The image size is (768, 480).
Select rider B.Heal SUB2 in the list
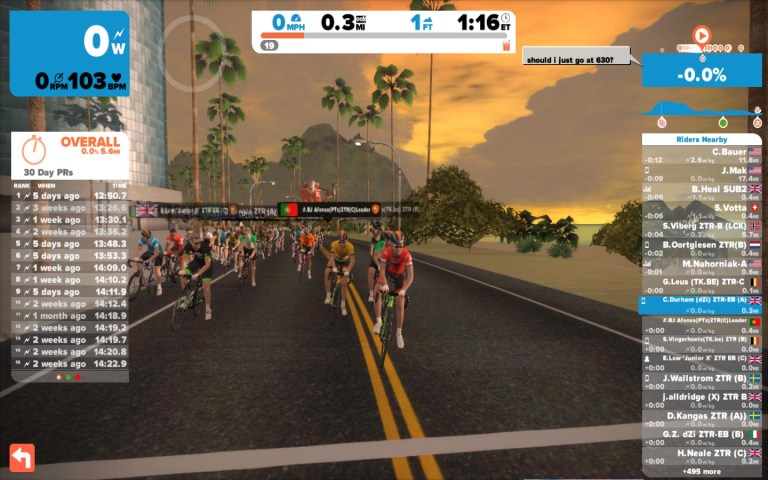[x=701, y=191]
